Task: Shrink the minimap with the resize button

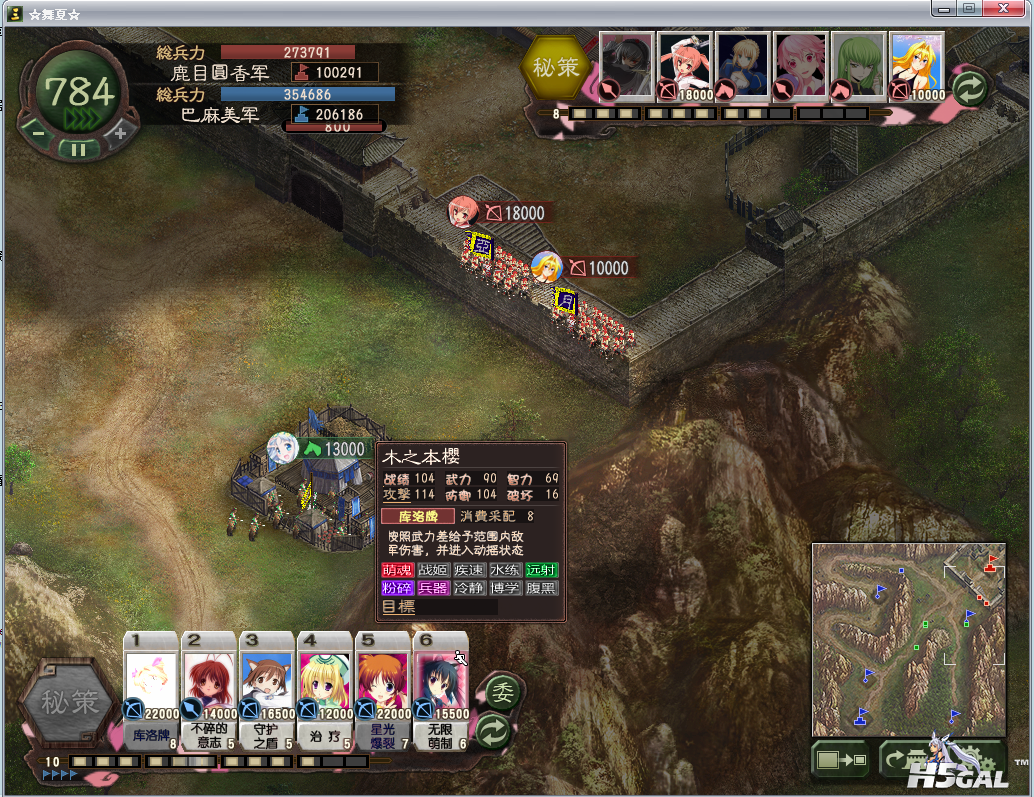Action: pos(840,760)
